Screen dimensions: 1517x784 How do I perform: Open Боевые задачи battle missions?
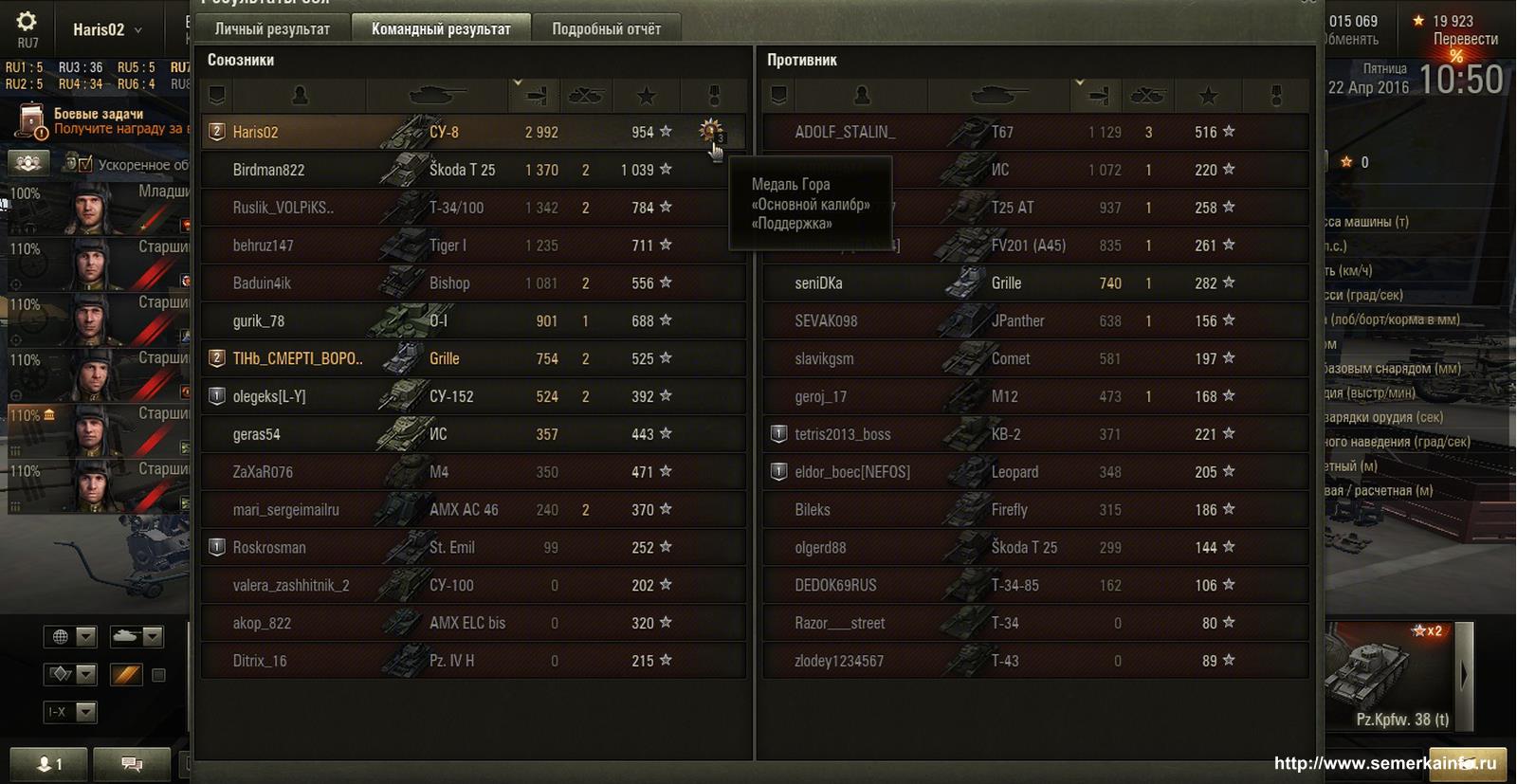[x=99, y=120]
